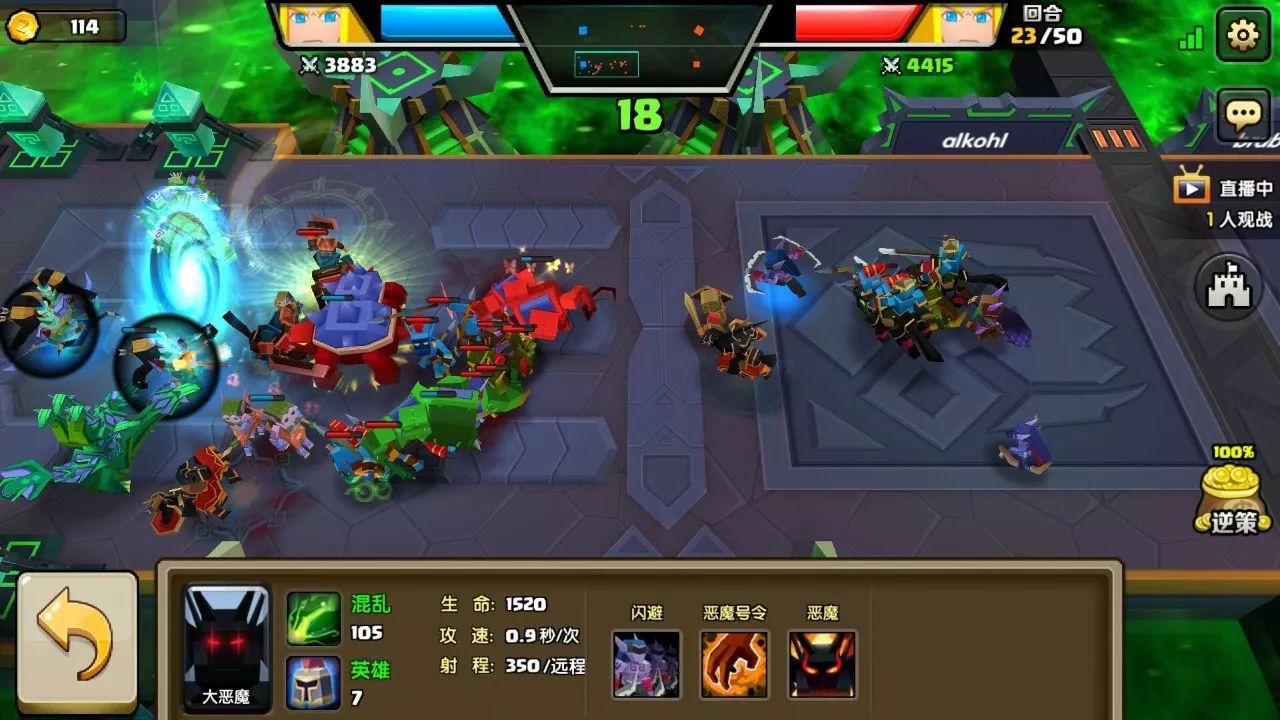
Task: Tap the gold pot 逆策 button
Action: point(1232,497)
